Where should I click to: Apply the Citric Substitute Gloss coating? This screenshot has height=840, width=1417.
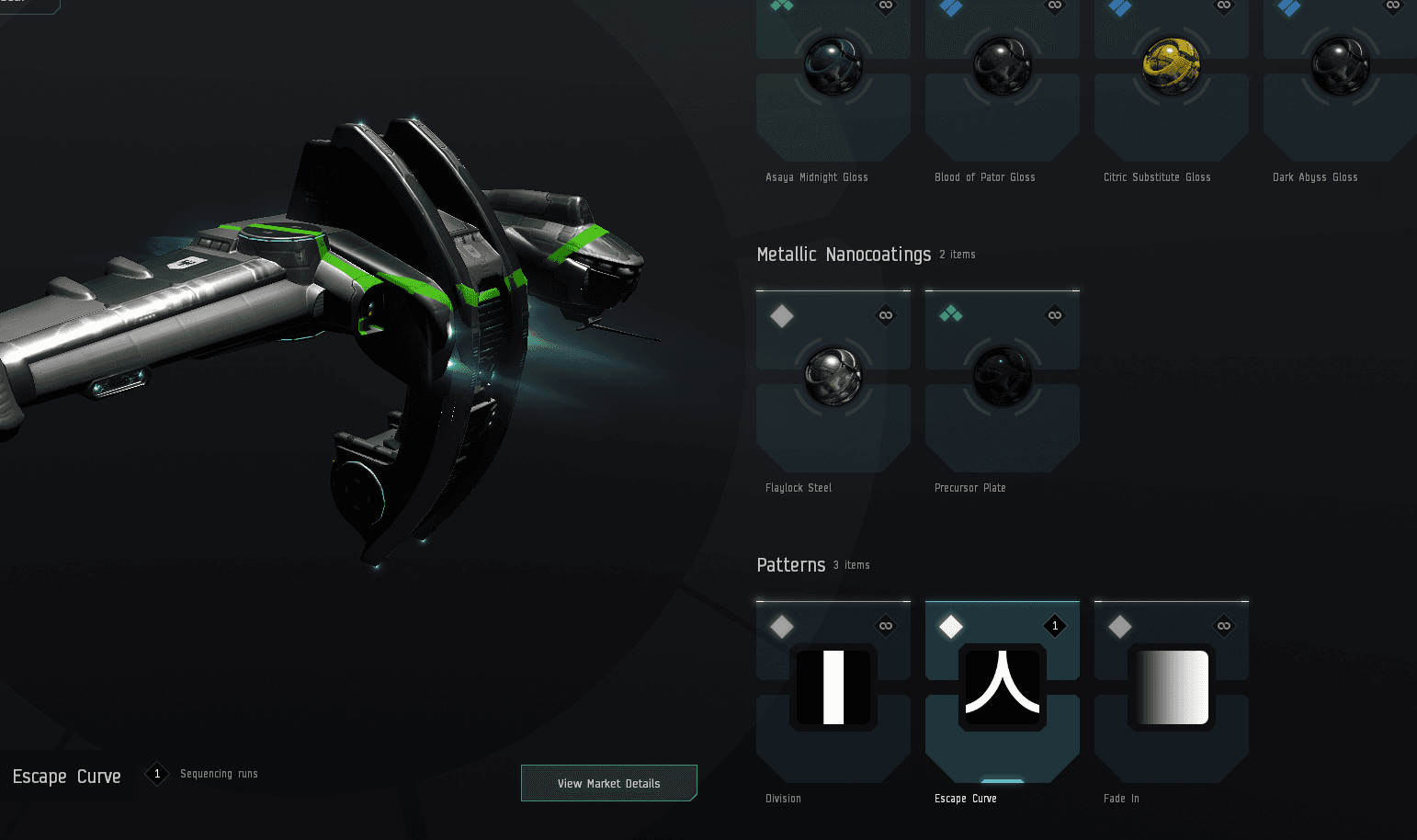pos(1171,66)
